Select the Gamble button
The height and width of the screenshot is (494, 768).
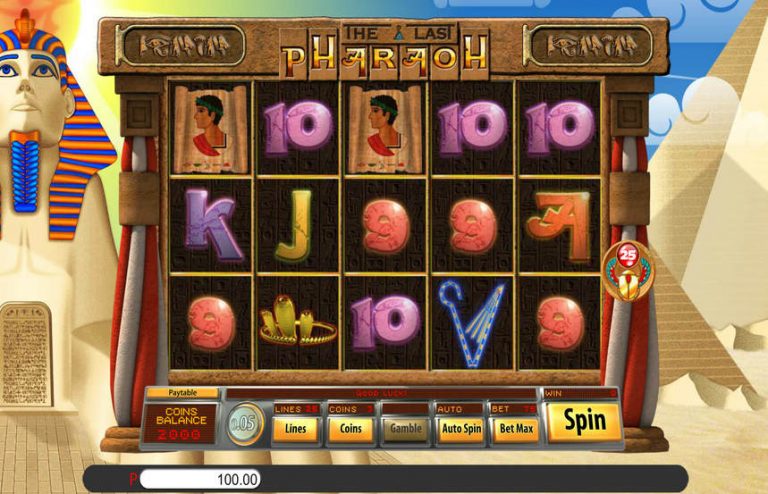(406, 428)
